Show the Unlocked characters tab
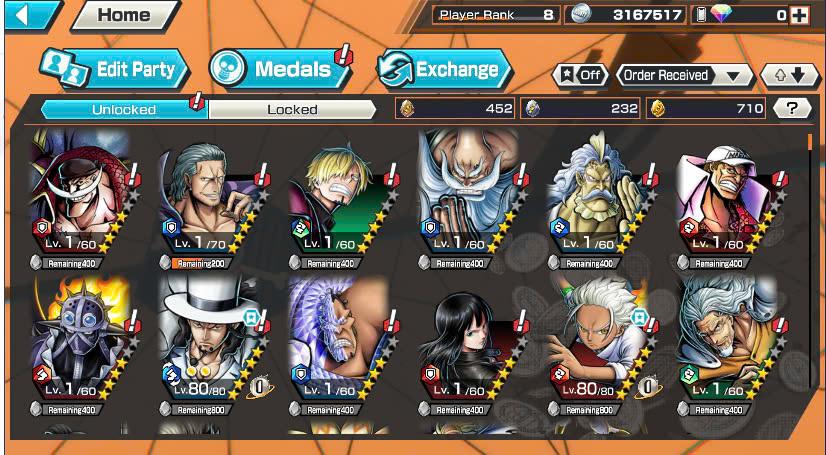The height and width of the screenshot is (455, 826). [123, 109]
